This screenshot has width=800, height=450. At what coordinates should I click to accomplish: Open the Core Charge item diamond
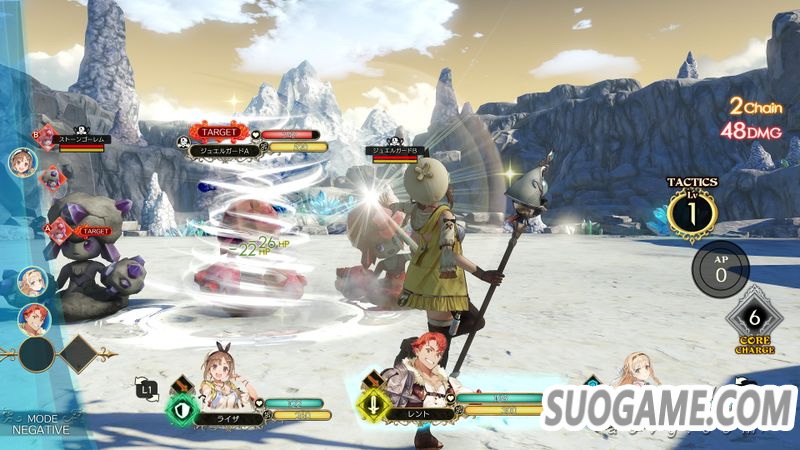[x=754, y=316]
